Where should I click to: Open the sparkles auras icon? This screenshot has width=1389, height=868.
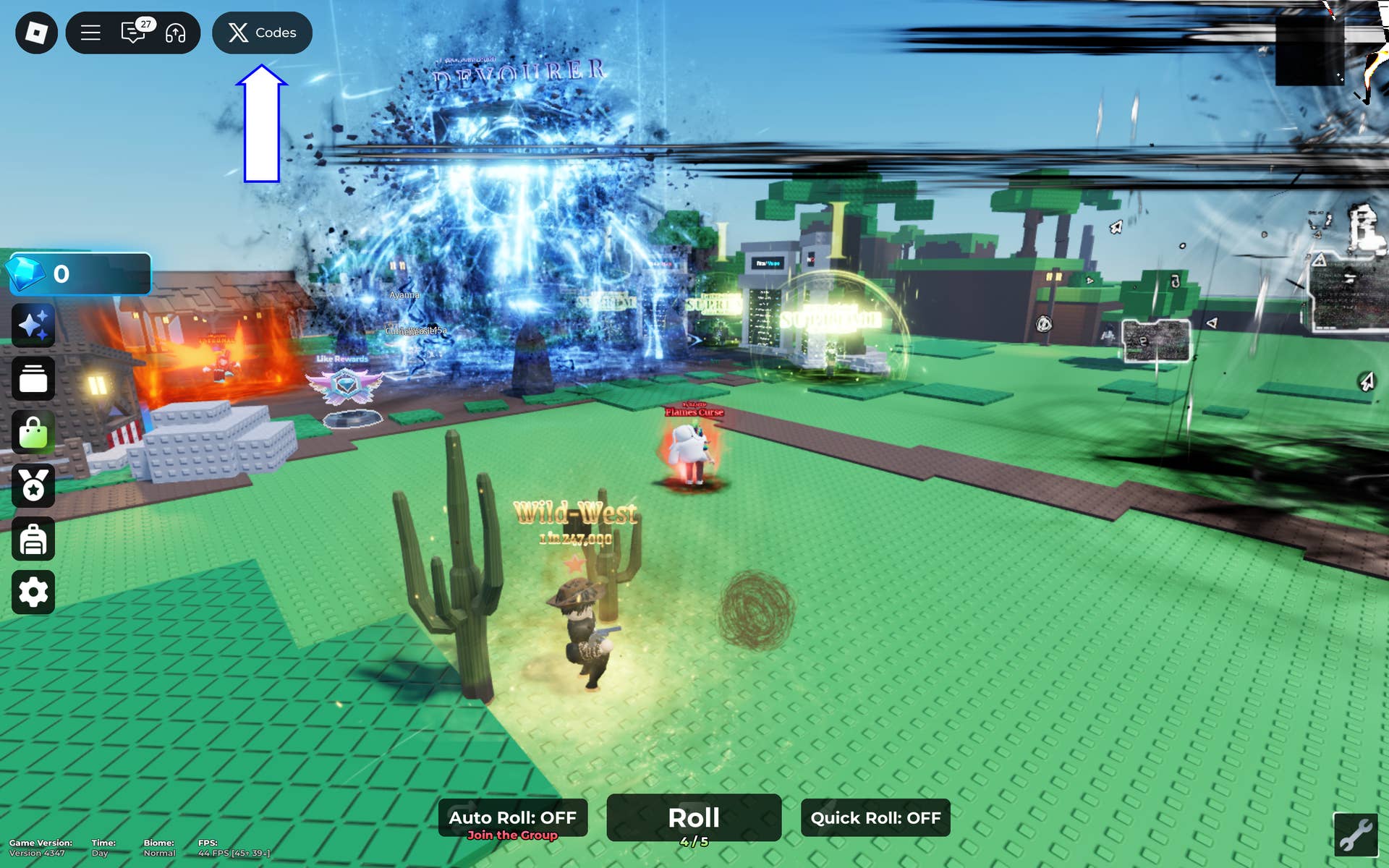(x=33, y=325)
